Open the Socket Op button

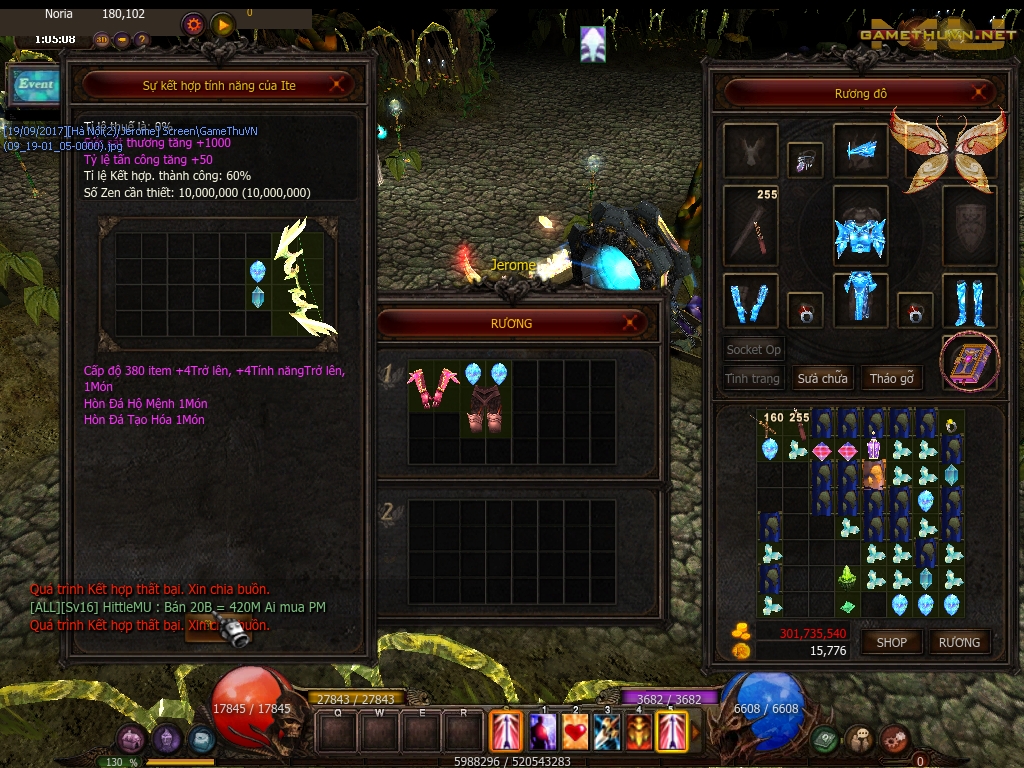[753, 350]
